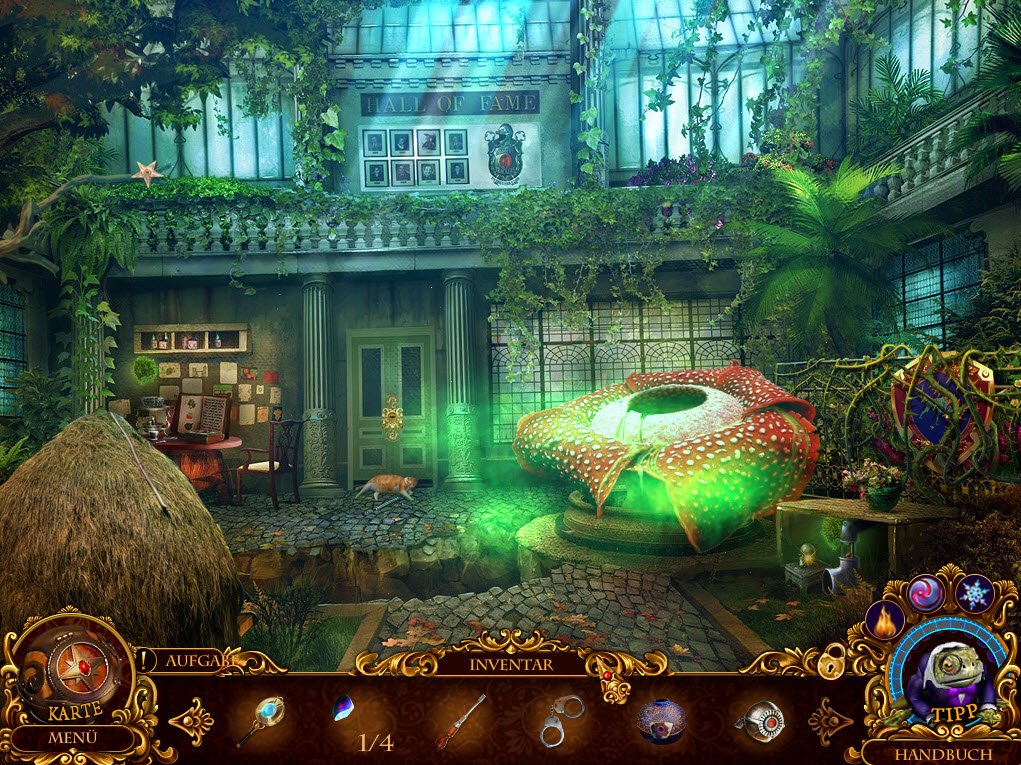Pick the blue crystal shard item
Image resolution: width=1021 pixels, height=765 pixels.
pos(342,709)
